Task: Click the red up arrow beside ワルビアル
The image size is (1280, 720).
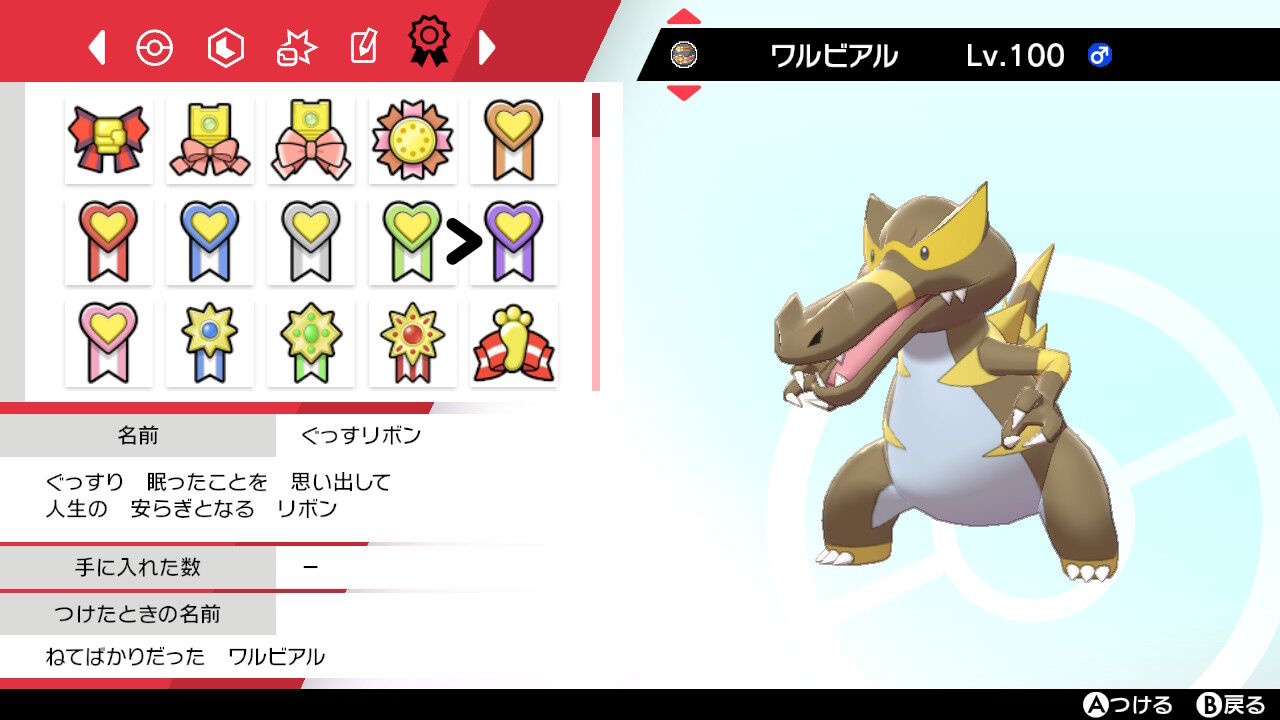Action: (x=685, y=15)
